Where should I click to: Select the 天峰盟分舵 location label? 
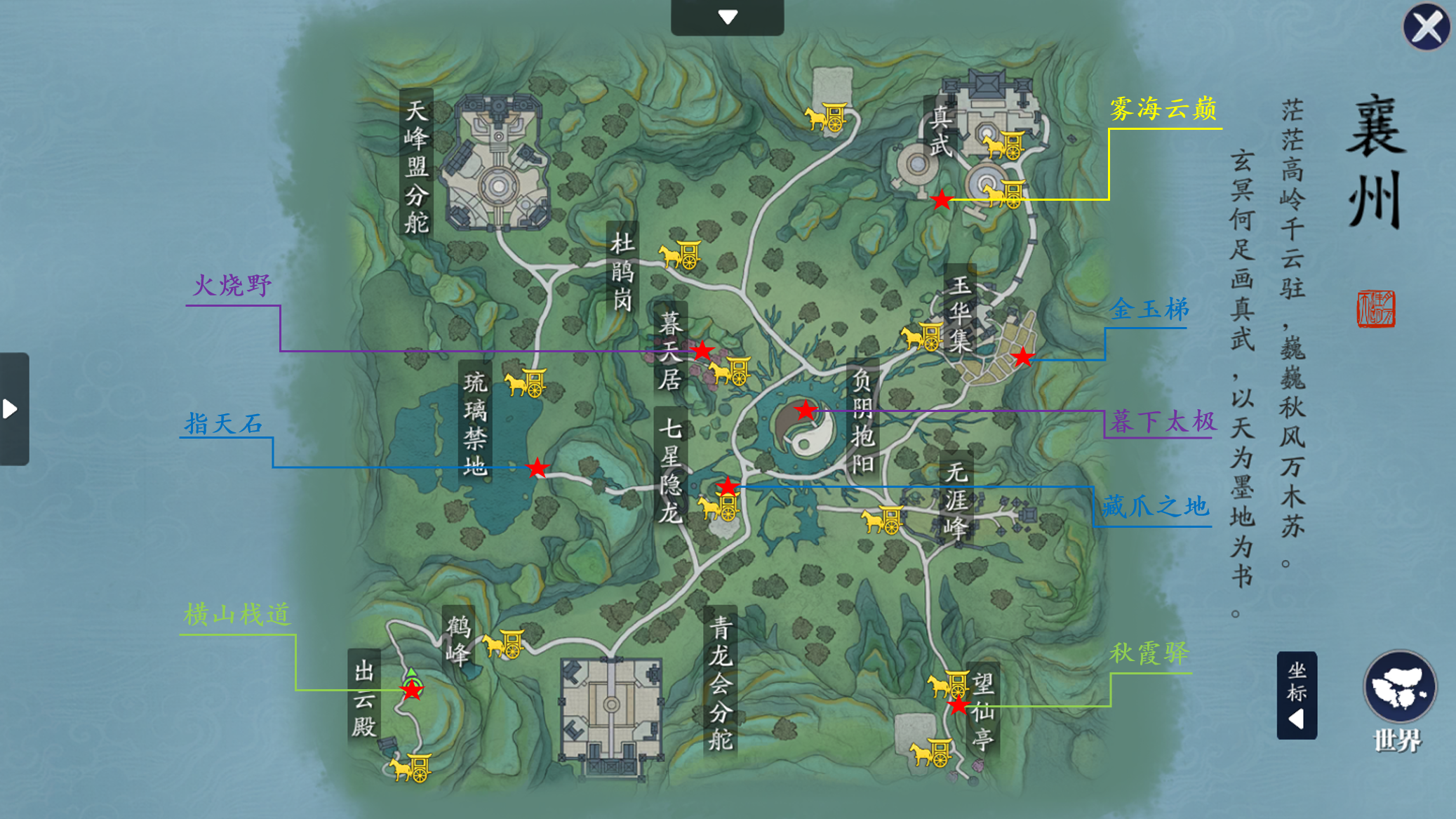[x=416, y=166]
